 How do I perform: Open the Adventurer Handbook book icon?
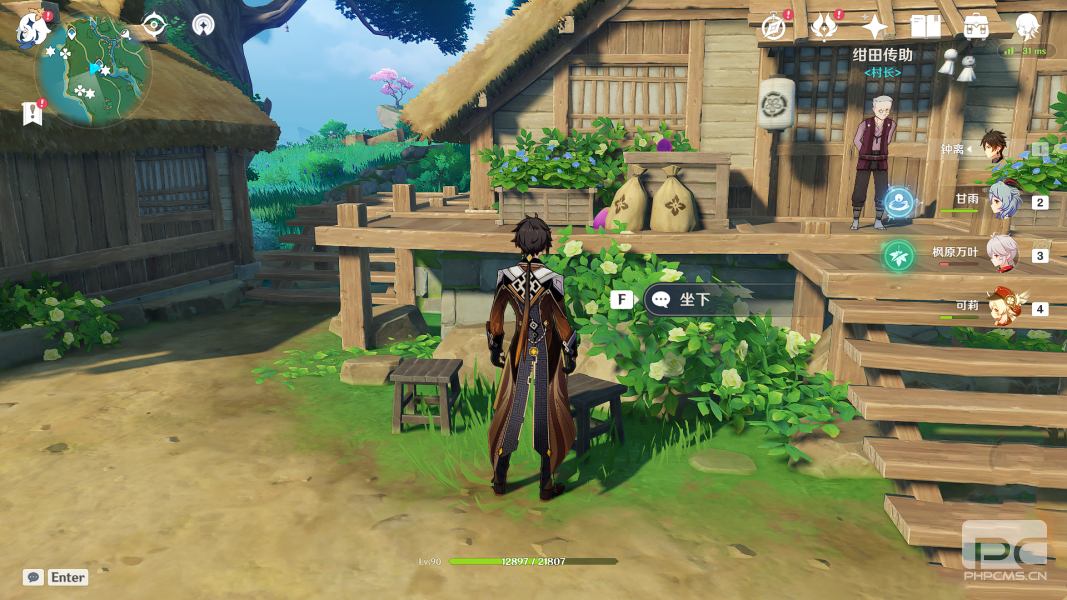tap(925, 27)
